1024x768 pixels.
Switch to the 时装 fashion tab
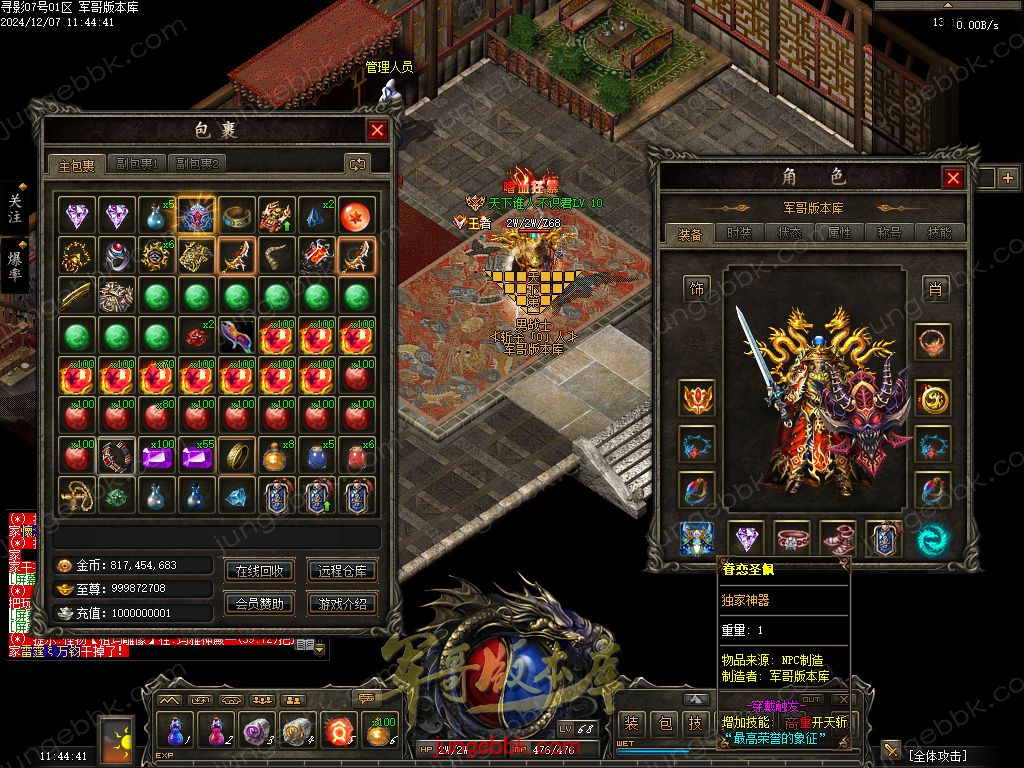click(x=739, y=233)
